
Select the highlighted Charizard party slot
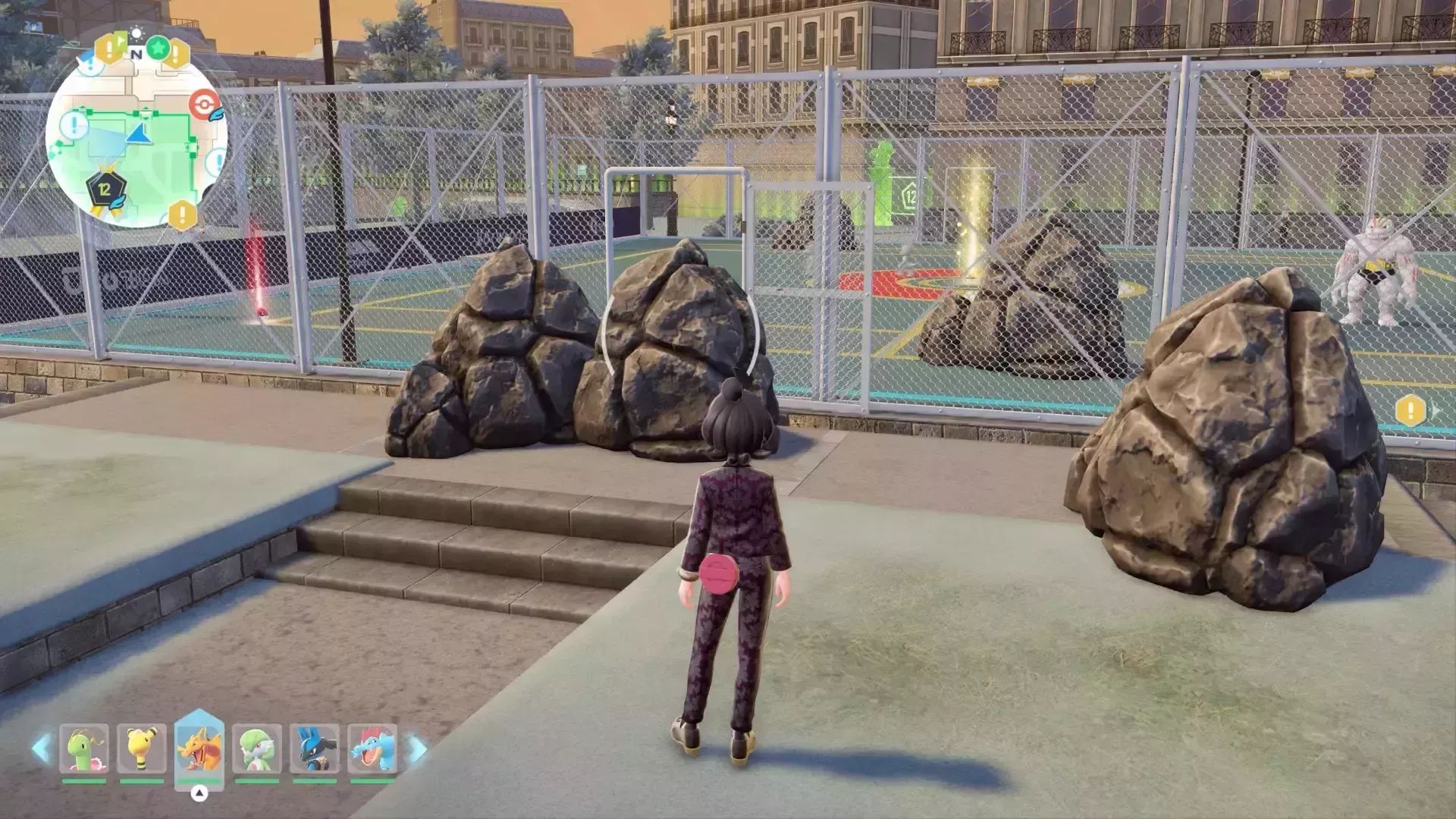click(199, 748)
